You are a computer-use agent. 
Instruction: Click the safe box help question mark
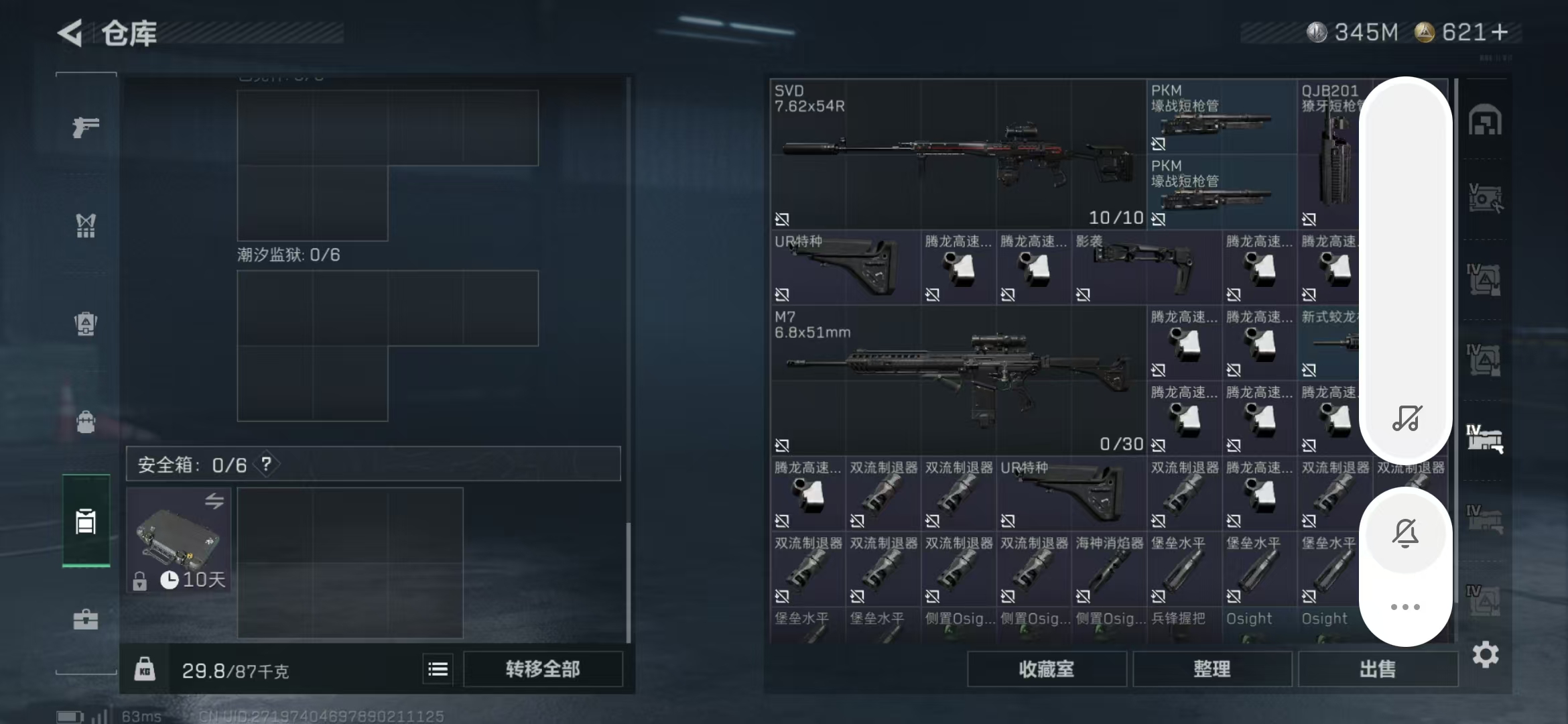(x=267, y=464)
